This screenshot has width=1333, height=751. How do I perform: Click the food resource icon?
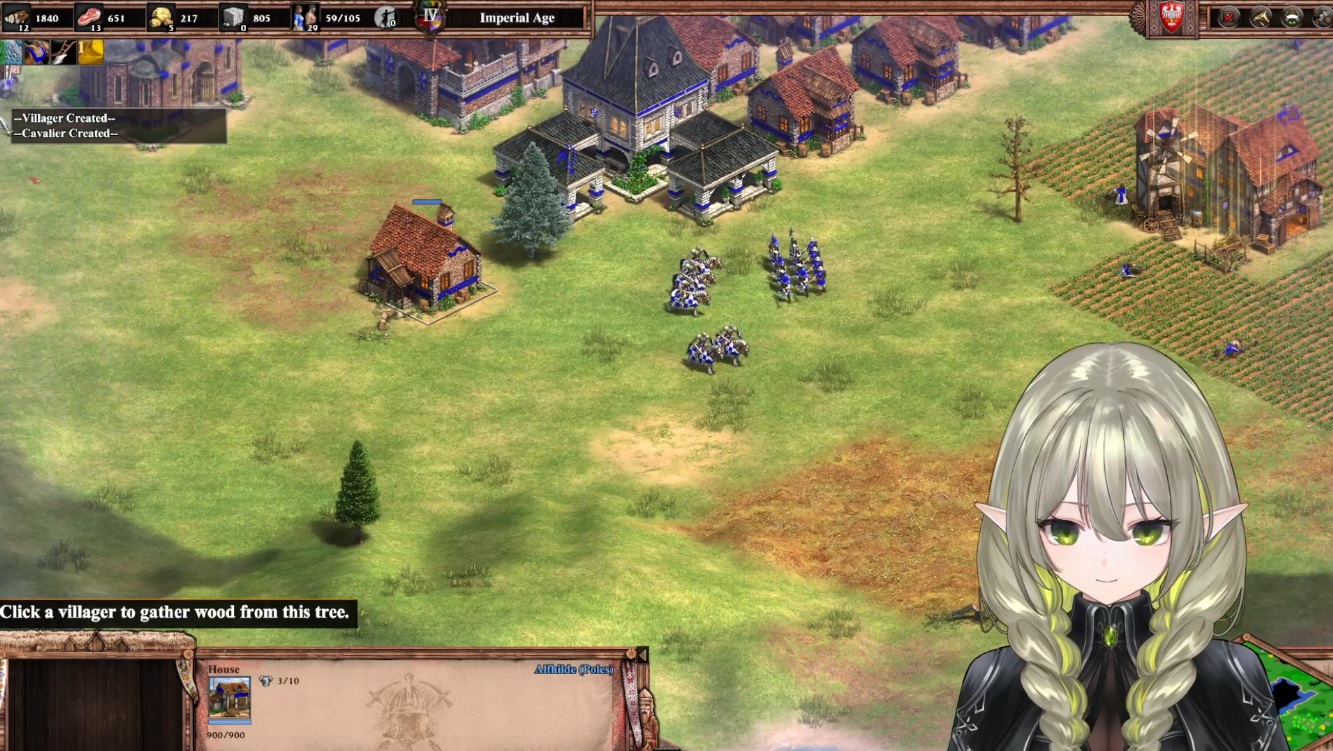pos(89,17)
